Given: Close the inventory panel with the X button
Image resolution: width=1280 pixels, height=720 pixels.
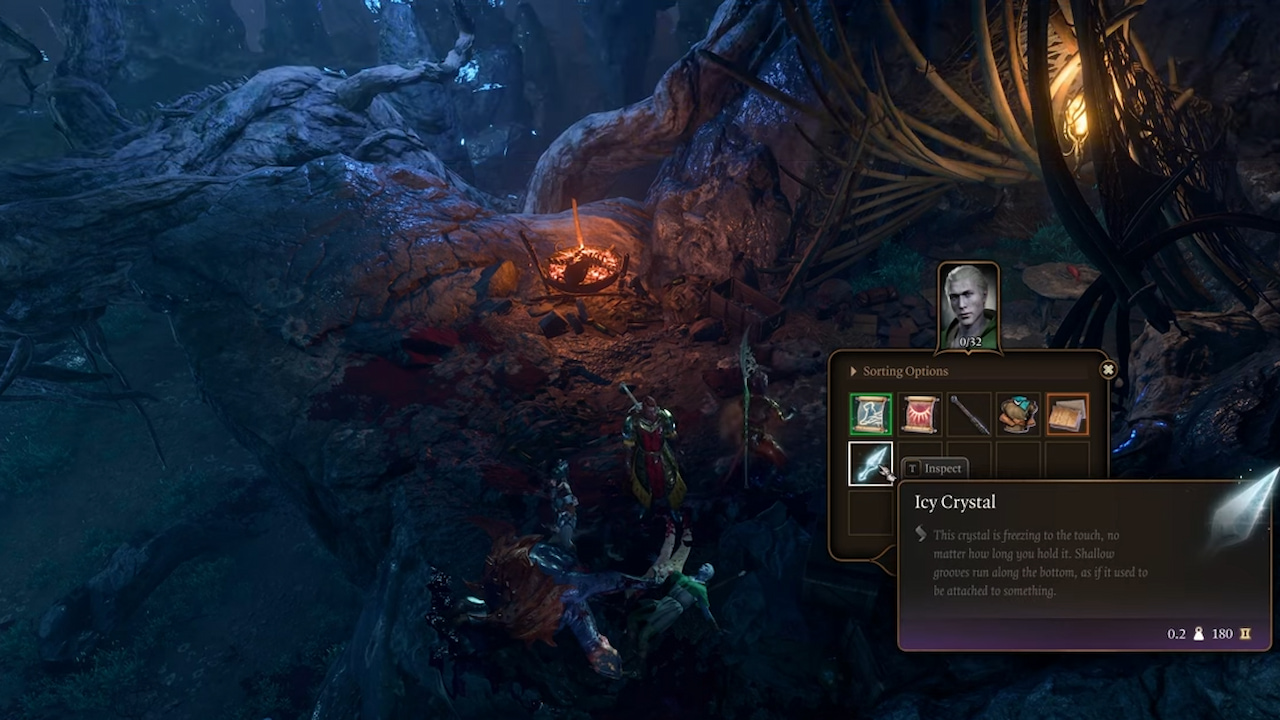Looking at the screenshot, I should [1107, 369].
